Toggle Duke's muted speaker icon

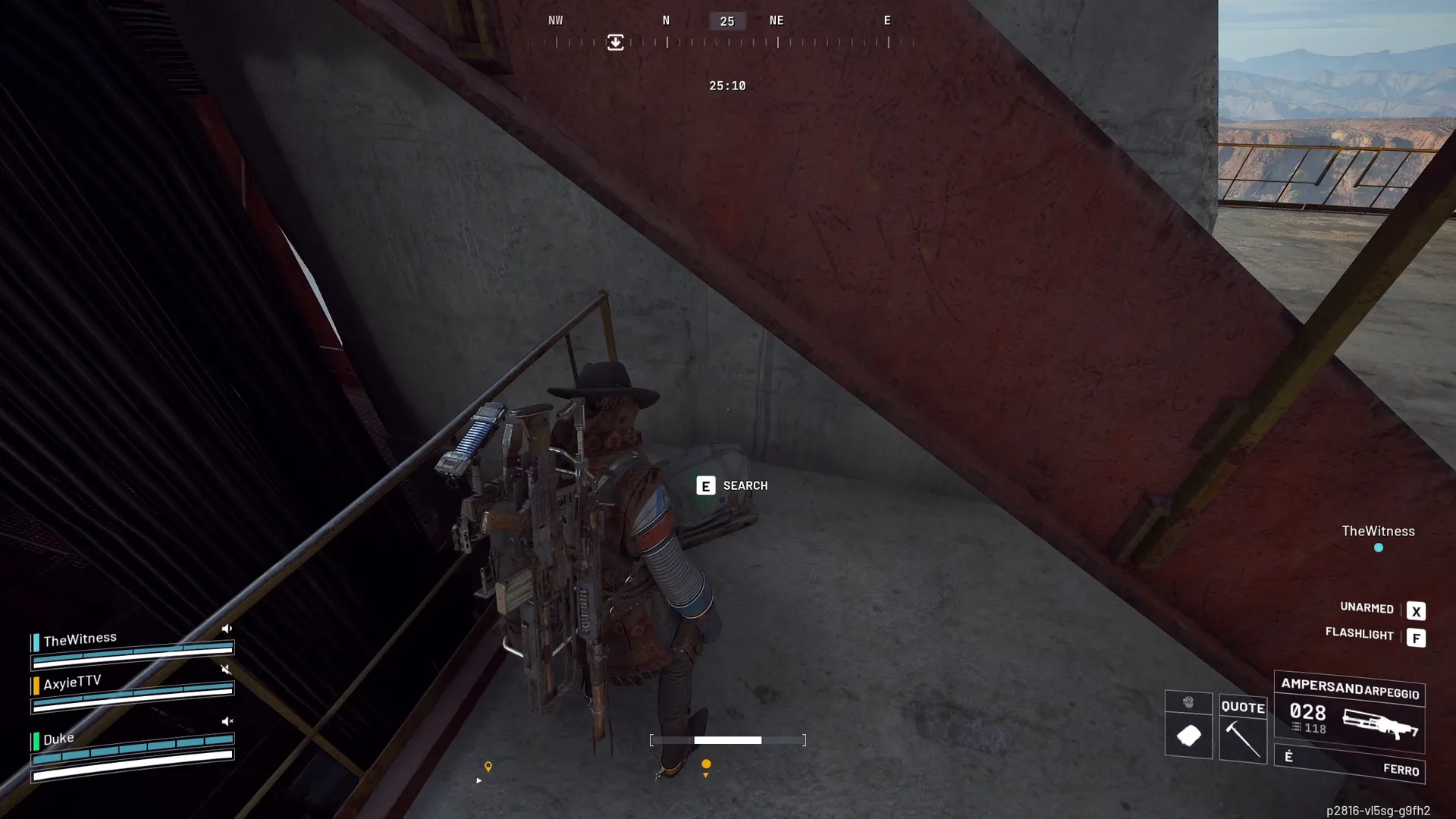pyautogui.click(x=227, y=721)
